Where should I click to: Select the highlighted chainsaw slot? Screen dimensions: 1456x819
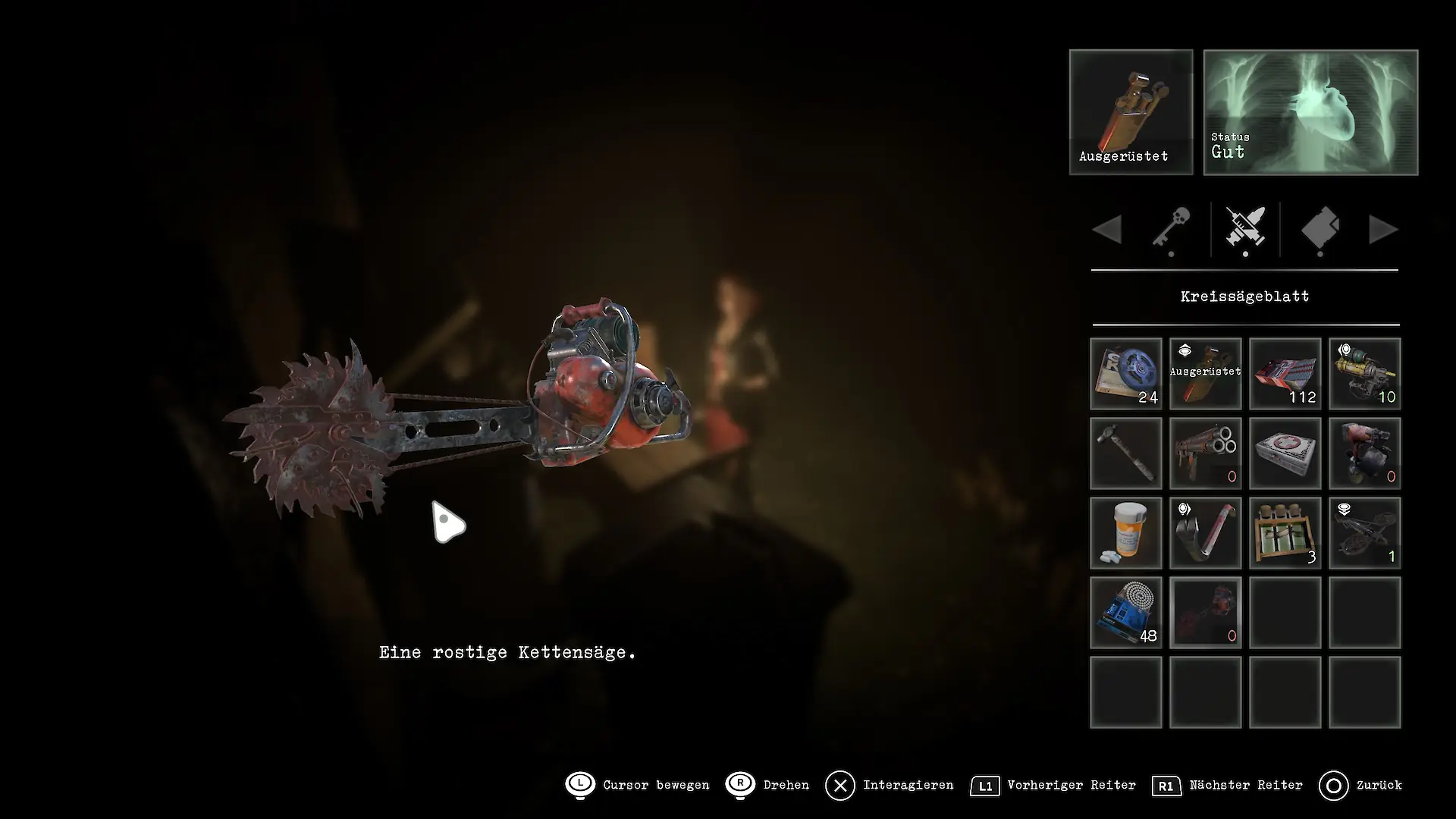click(1206, 613)
